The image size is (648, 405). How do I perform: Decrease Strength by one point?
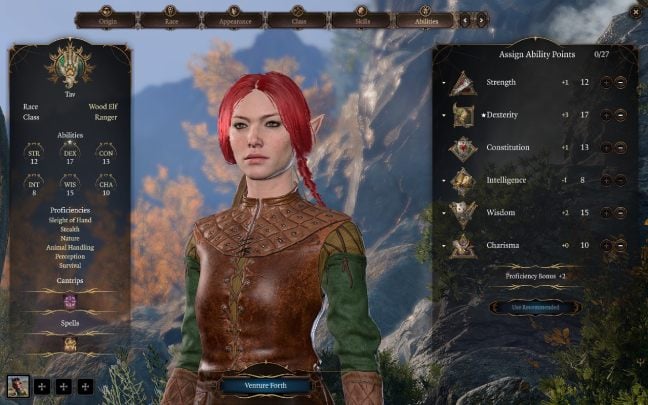tap(620, 84)
